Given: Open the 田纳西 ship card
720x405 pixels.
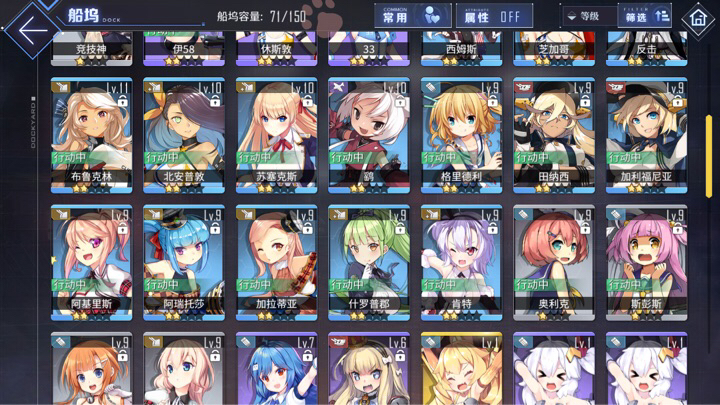Looking at the screenshot, I should point(551,135).
